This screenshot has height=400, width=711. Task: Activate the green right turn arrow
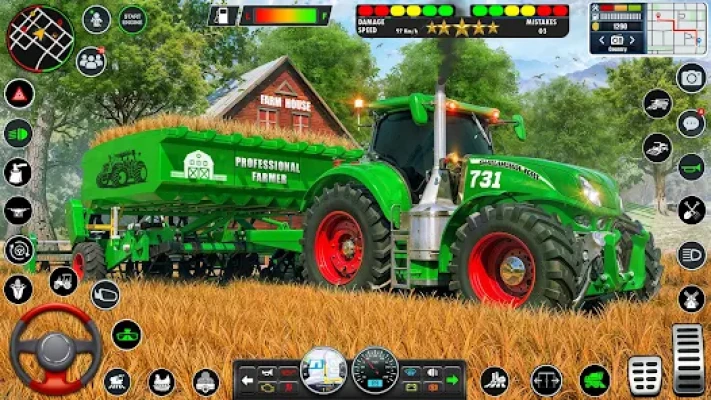[x=452, y=379]
